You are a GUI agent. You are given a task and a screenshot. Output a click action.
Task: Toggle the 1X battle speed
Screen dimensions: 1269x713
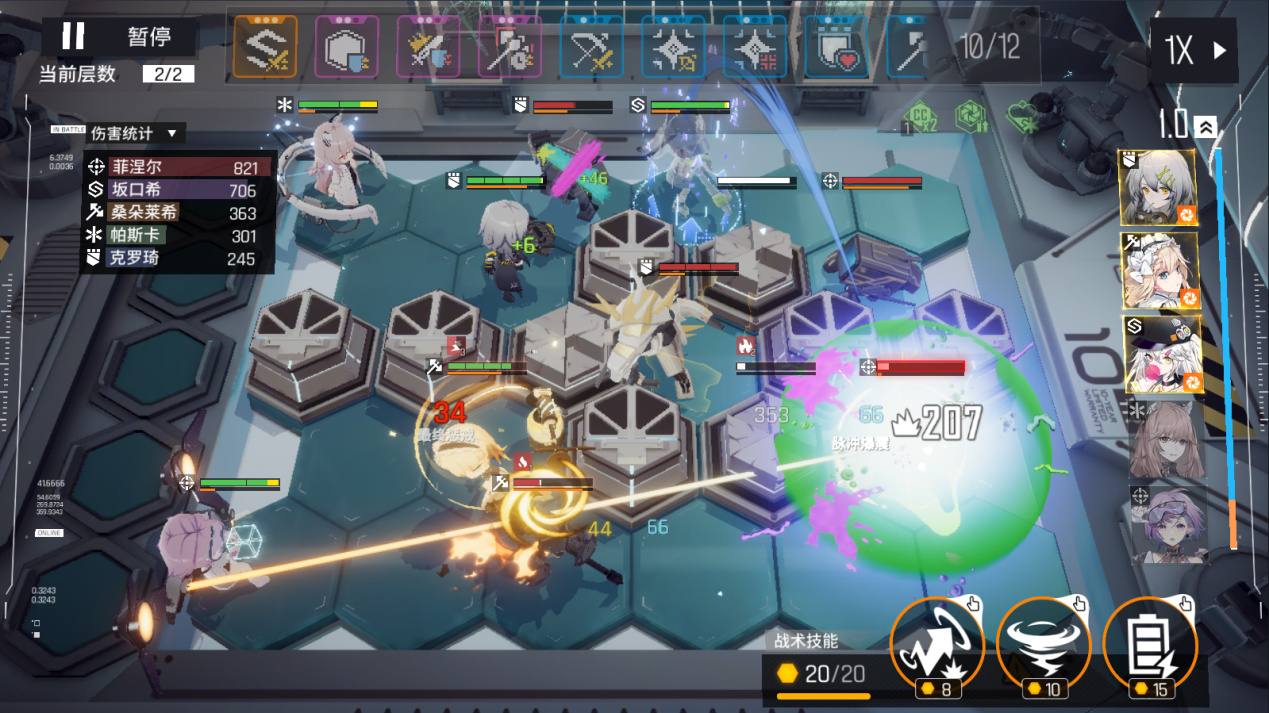[1193, 50]
